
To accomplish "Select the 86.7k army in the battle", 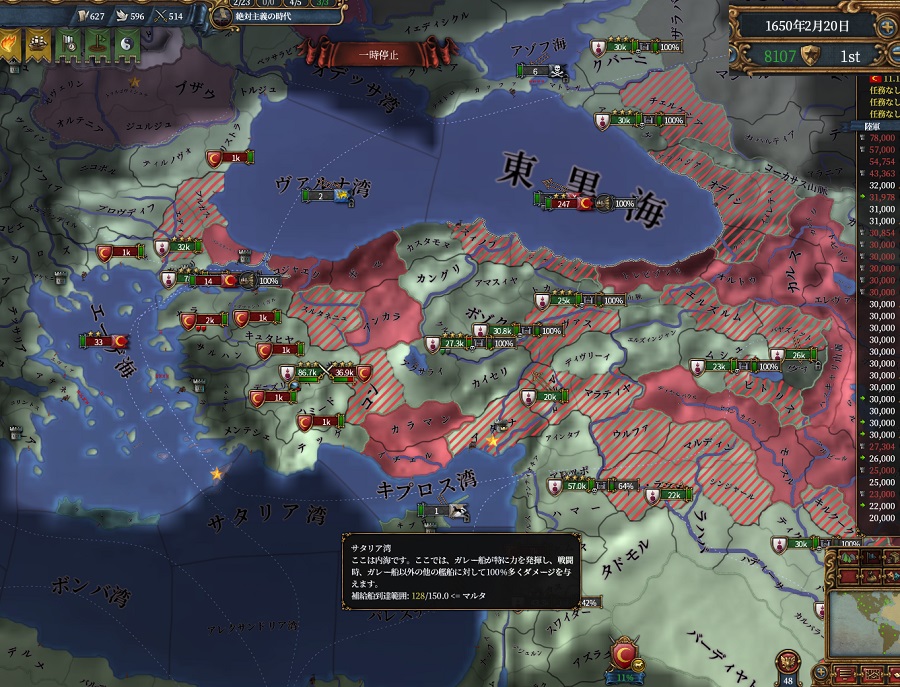I will tap(307, 373).
